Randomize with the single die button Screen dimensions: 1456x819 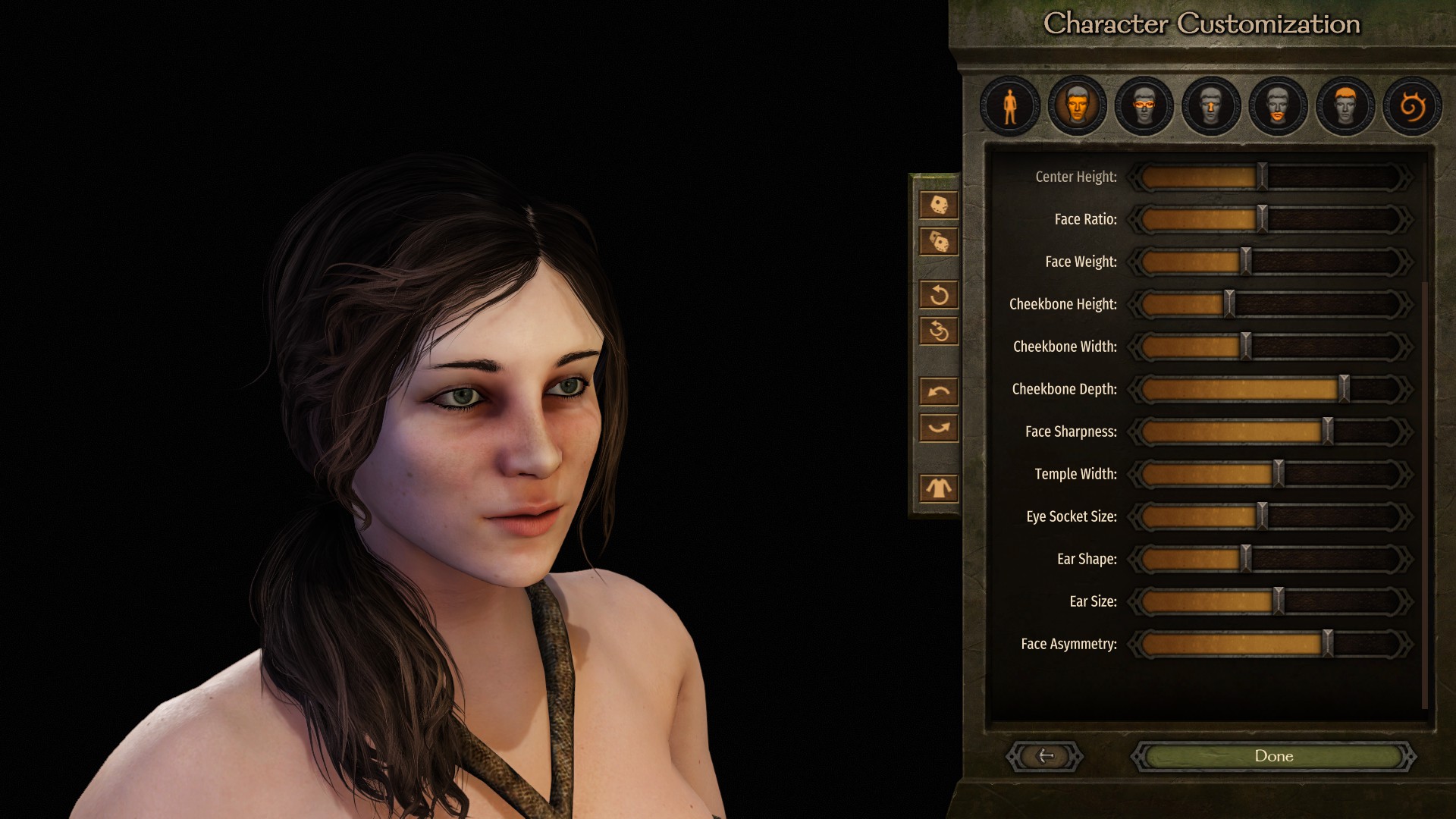(x=939, y=205)
